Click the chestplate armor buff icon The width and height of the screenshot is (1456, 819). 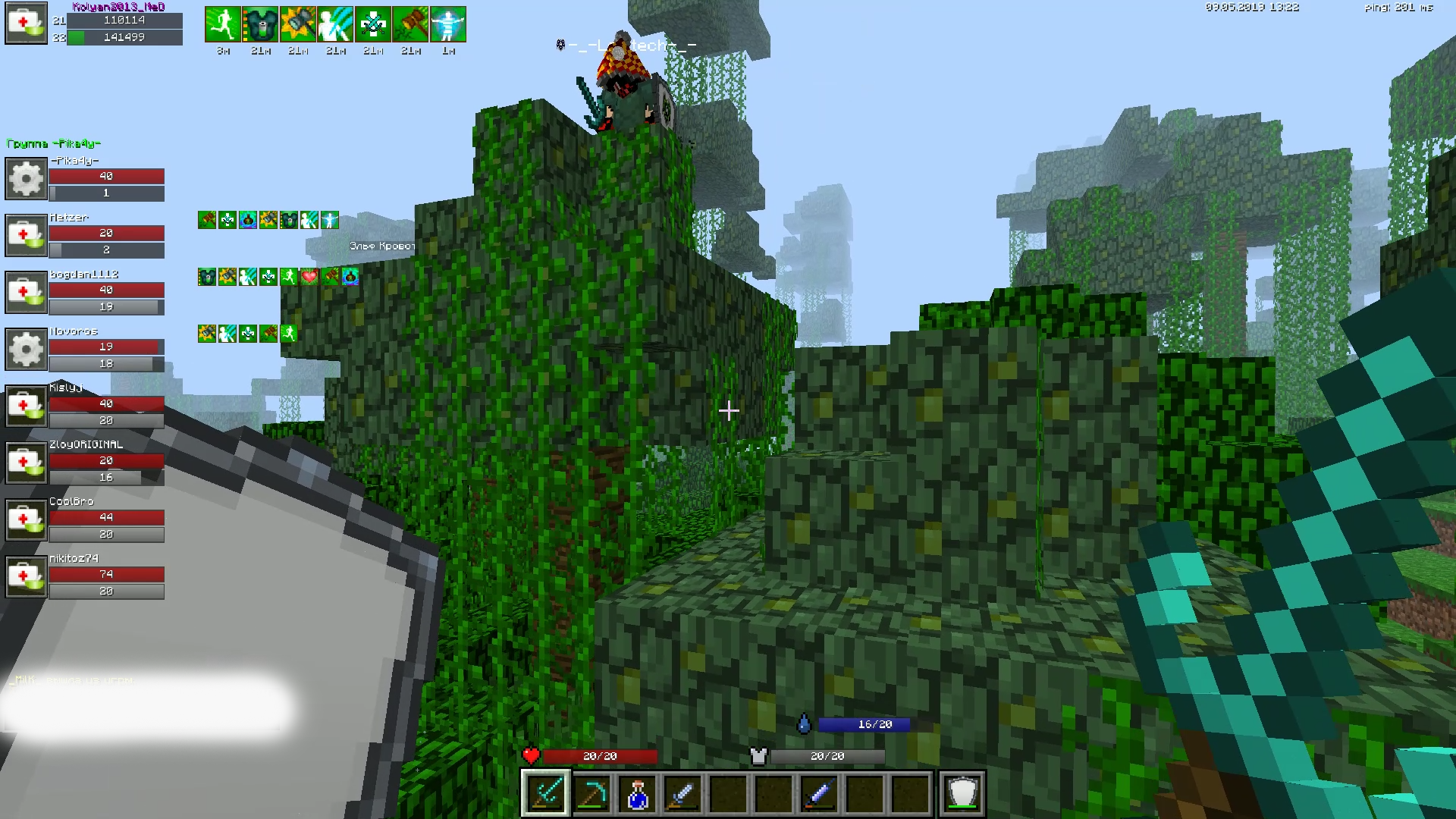(260, 24)
